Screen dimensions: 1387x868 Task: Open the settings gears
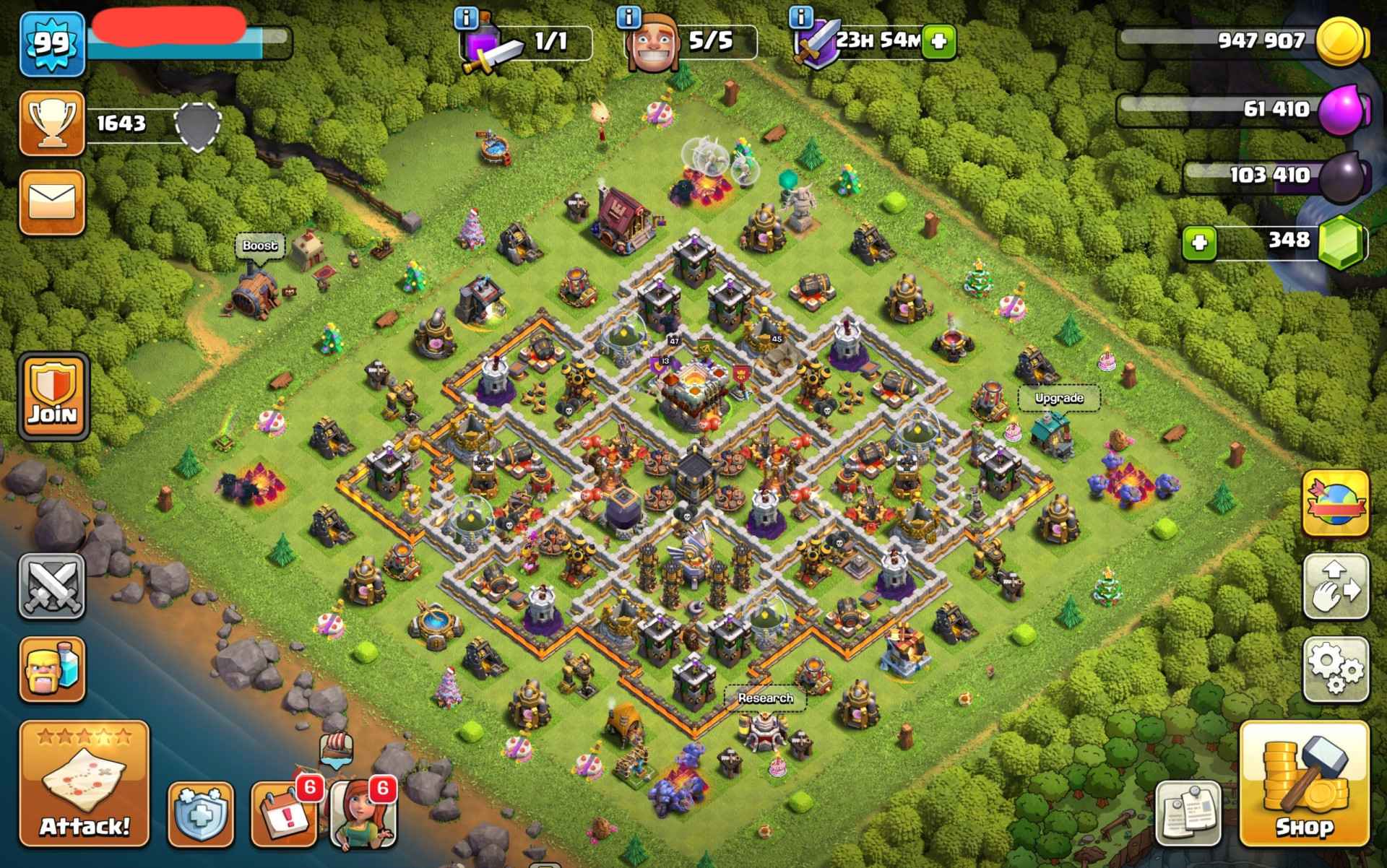click(1336, 669)
